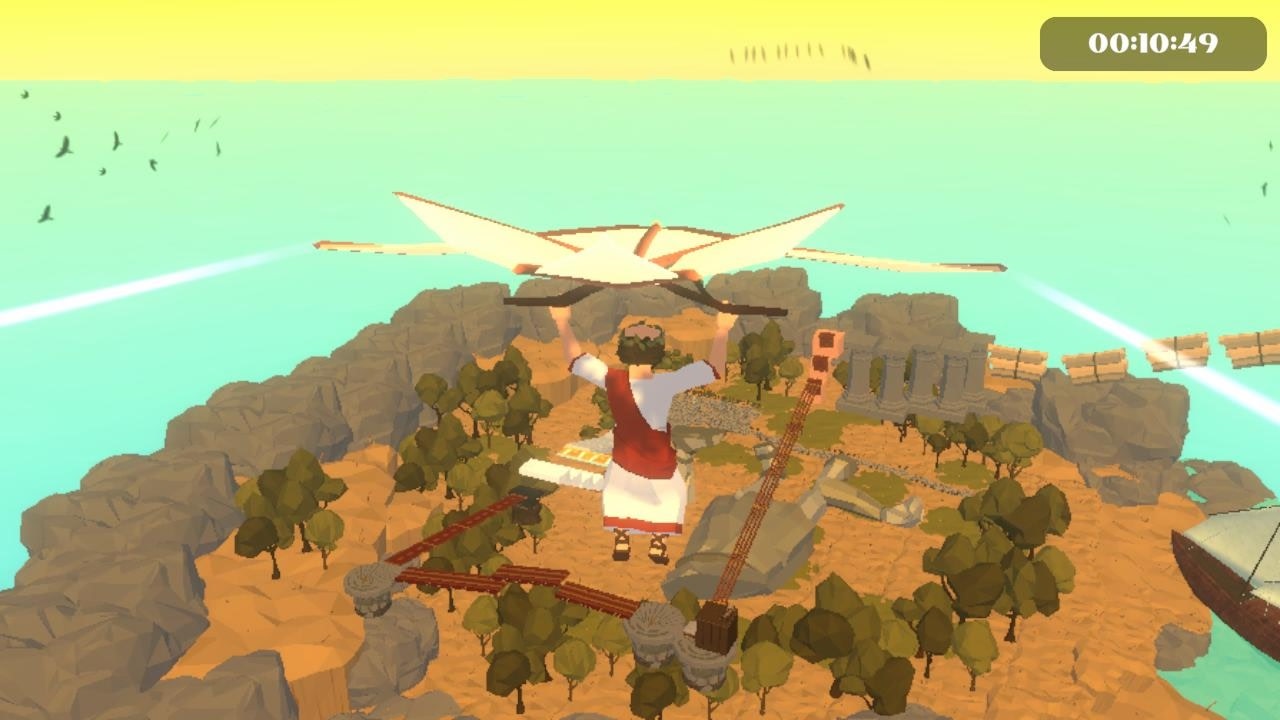Click the flock of birds at top center
This screenshot has width=1280, height=720.
(x=800, y=50)
